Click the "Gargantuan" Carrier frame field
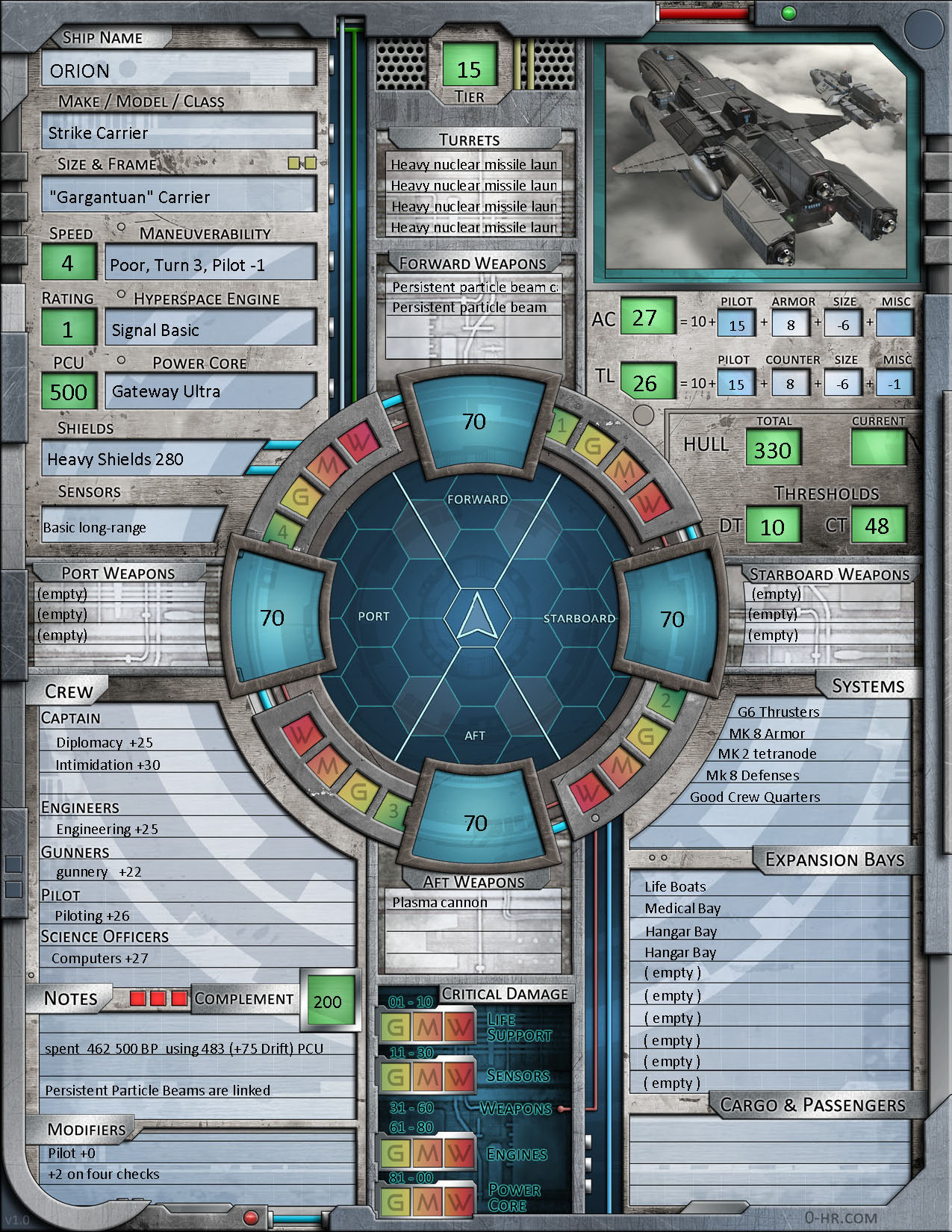Screen dimensions: 952x1232 click(178, 197)
